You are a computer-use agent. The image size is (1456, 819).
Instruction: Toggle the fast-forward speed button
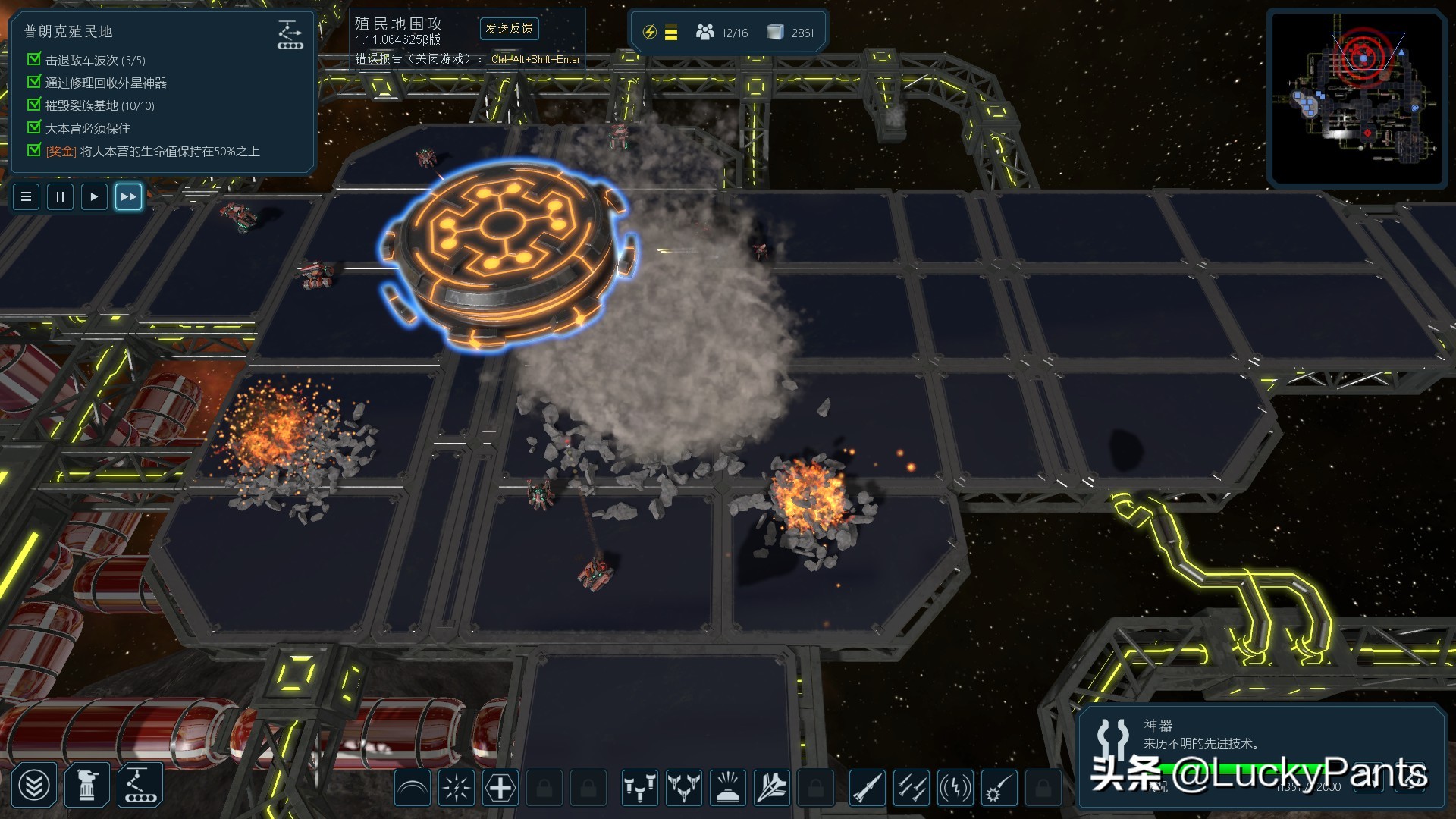(x=128, y=197)
